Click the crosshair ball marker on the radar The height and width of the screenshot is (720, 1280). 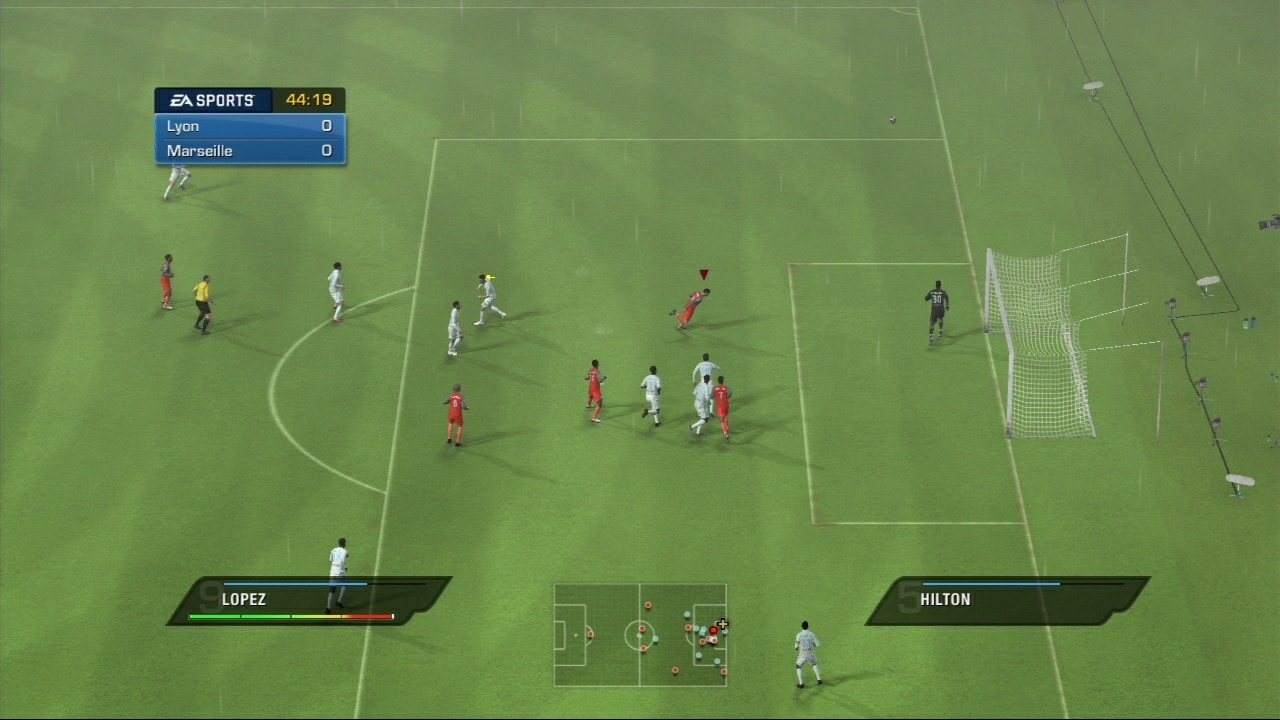[x=723, y=624]
